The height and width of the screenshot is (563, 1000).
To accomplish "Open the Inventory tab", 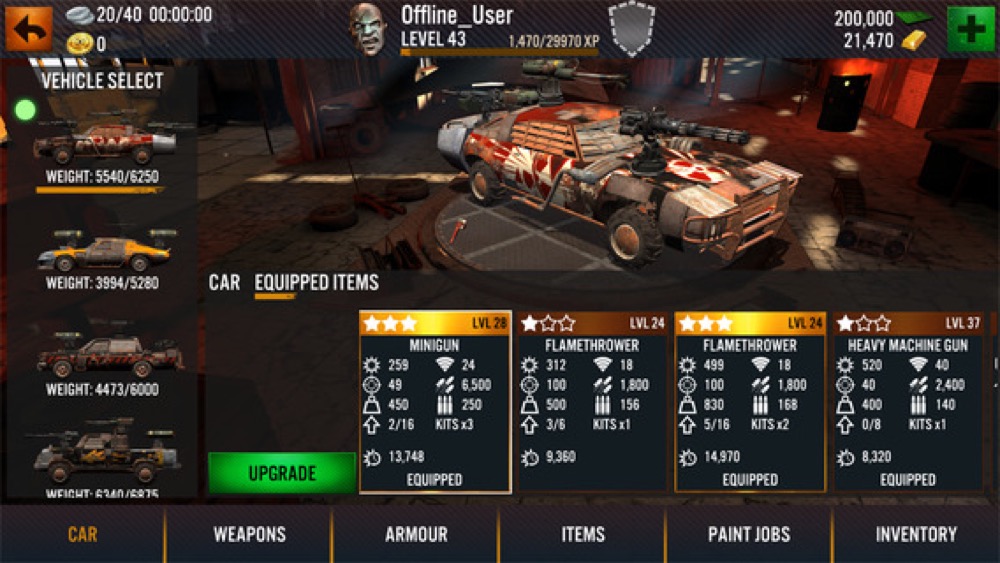I will click(916, 534).
